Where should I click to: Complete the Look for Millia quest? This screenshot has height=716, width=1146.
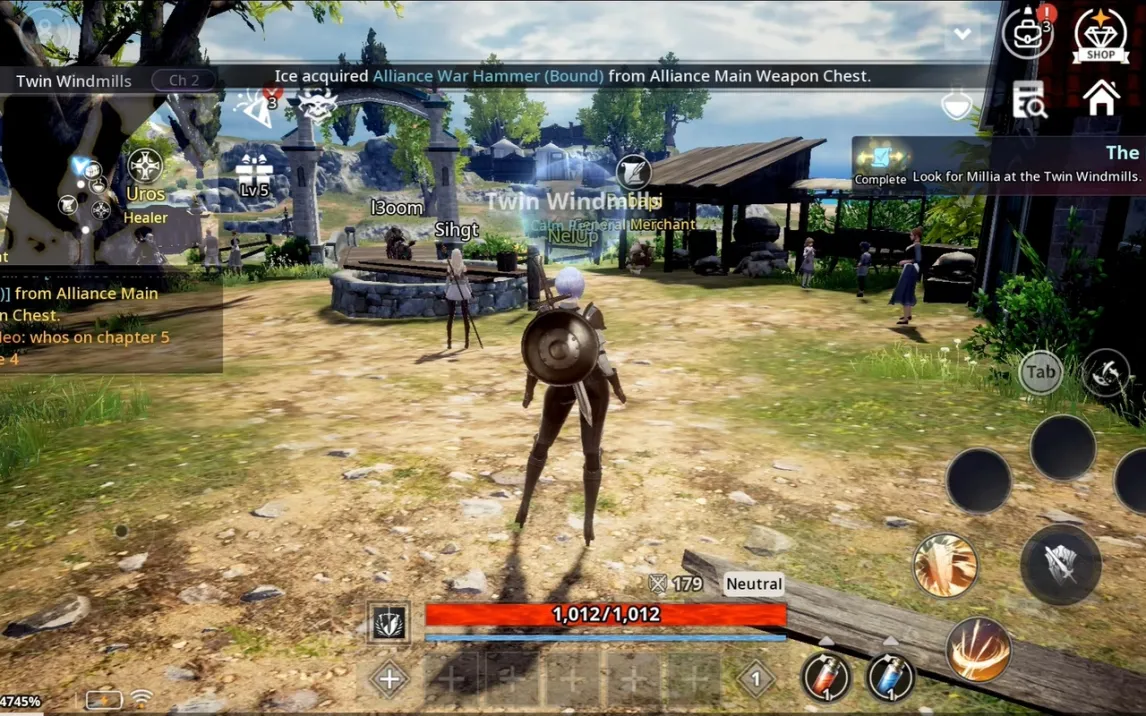click(x=880, y=162)
